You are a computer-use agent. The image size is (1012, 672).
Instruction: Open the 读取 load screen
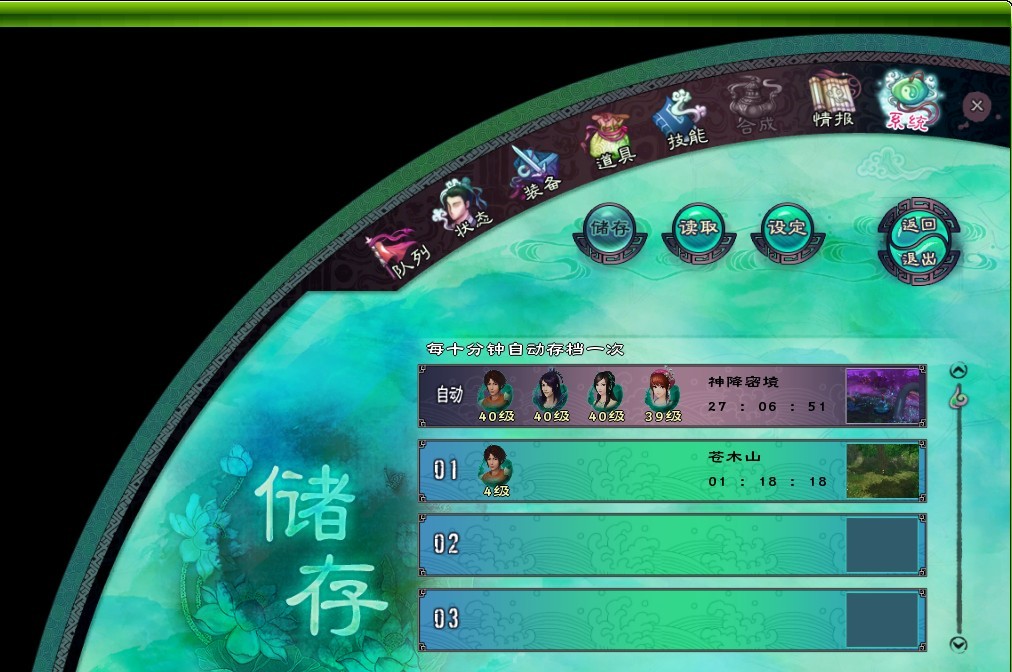(699, 229)
